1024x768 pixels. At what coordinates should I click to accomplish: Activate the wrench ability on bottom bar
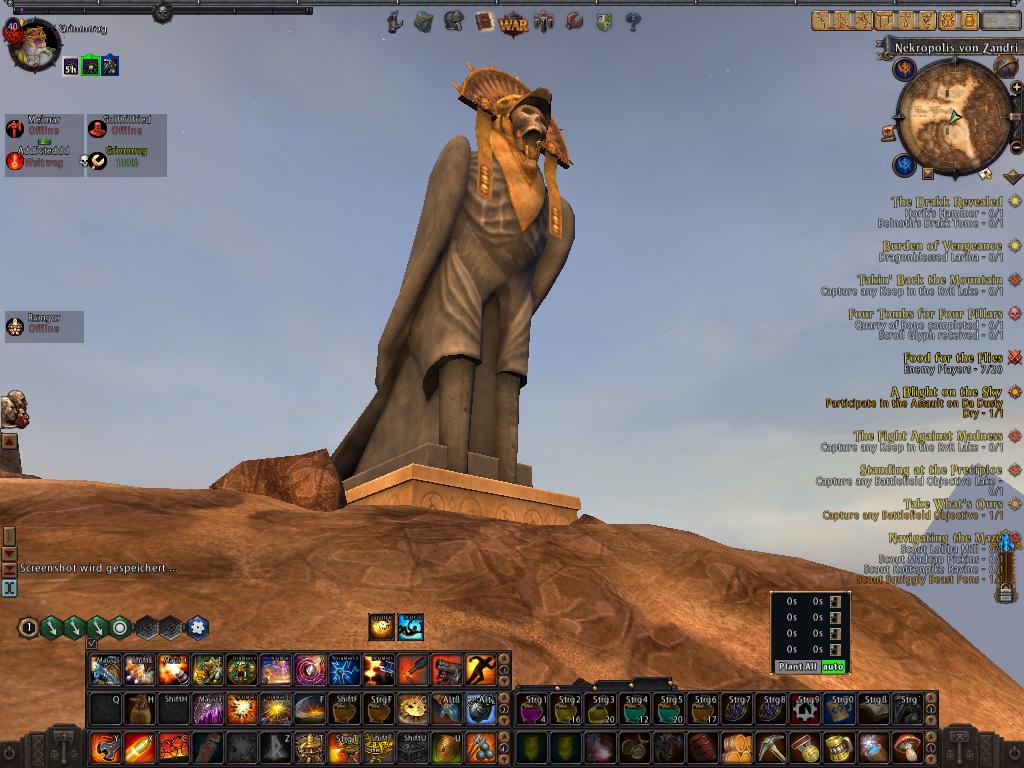(x=107, y=747)
